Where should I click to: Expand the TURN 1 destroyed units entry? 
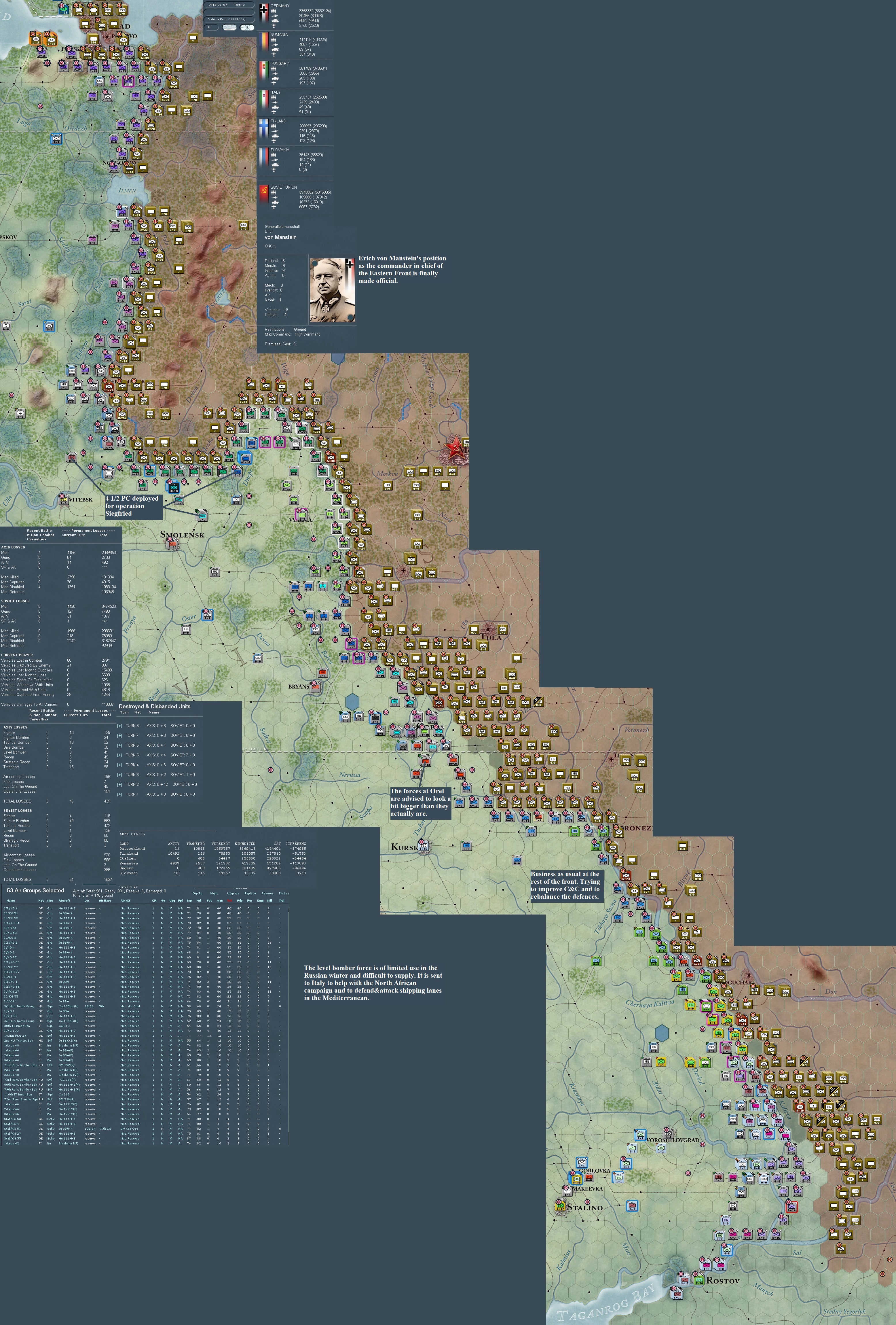coord(120,794)
